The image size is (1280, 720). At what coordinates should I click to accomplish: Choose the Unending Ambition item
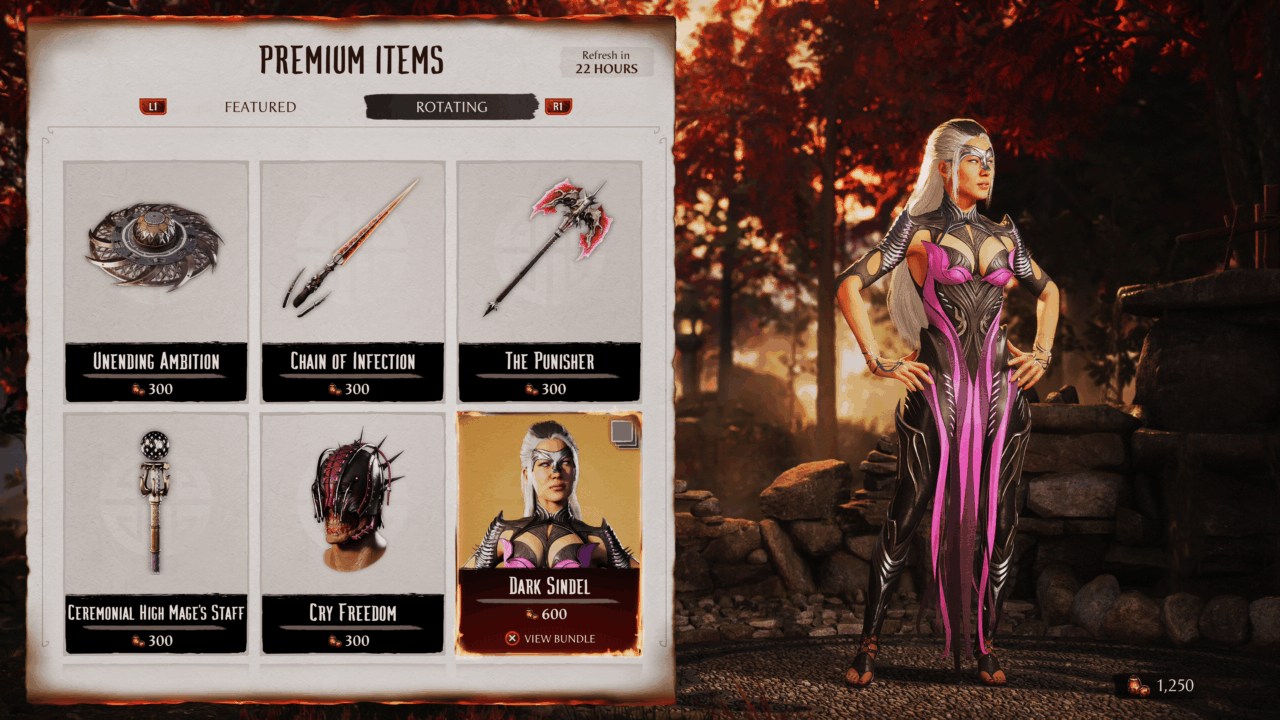[156, 281]
